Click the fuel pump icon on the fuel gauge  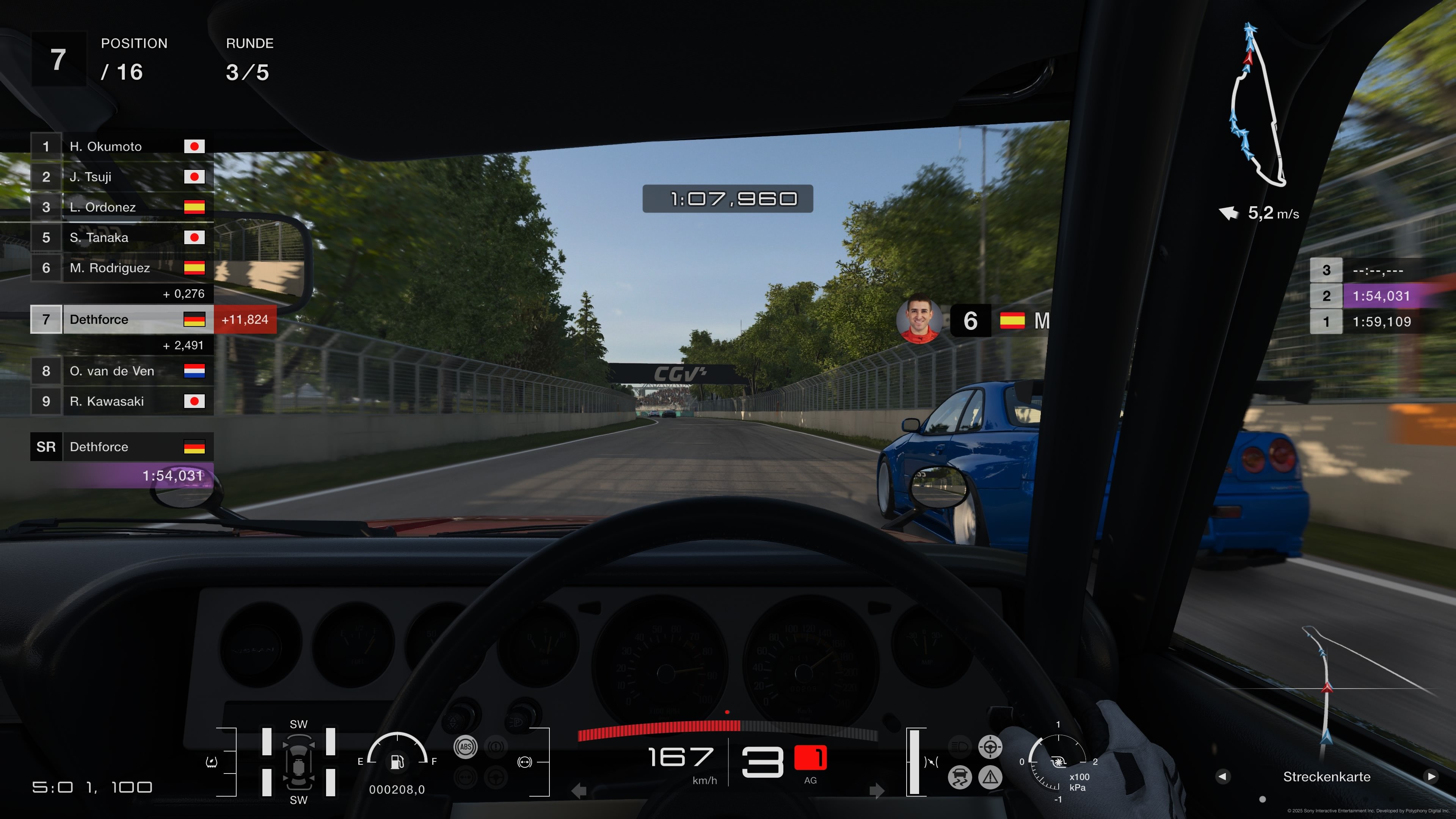tap(398, 761)
